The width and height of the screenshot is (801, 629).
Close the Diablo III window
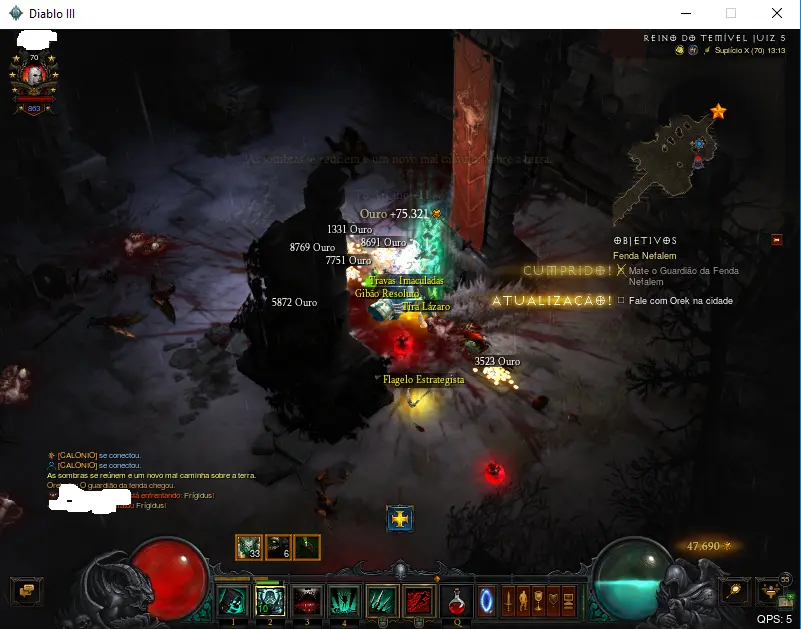(x=776, y=14)
